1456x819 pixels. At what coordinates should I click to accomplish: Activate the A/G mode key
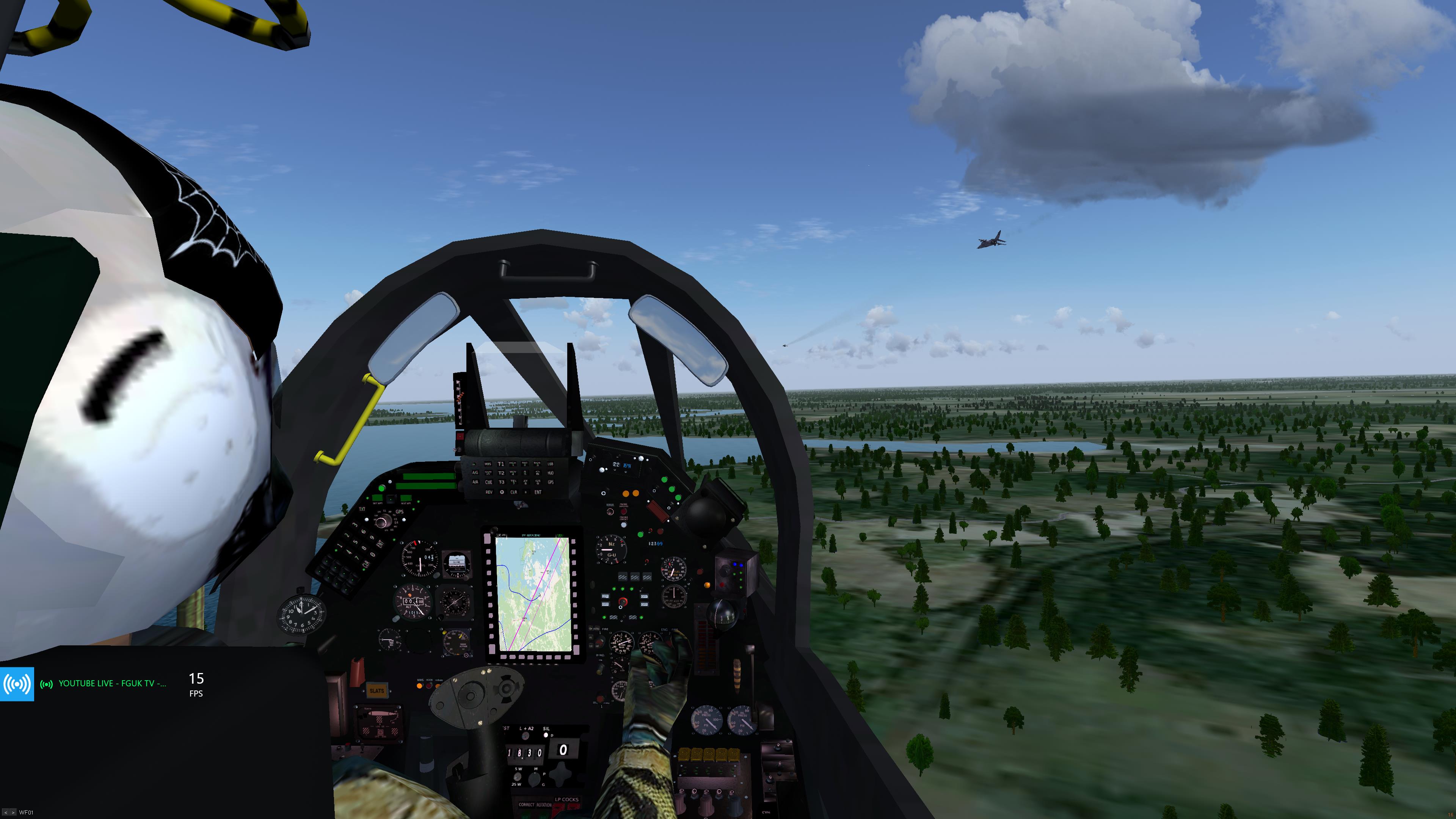tap(475, 473)
